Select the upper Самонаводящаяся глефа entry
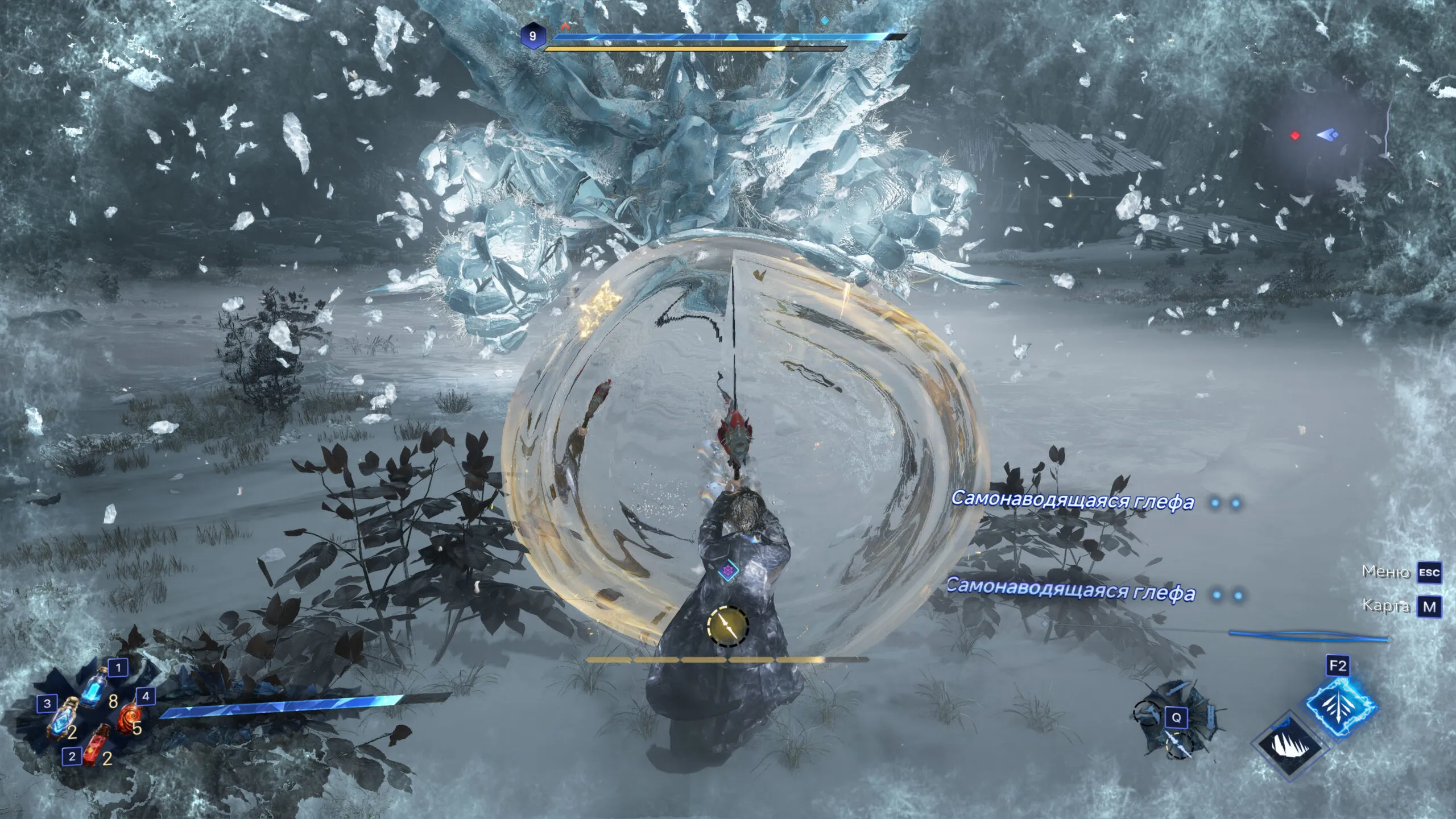The width and height of the screenshot is (1456, 819). coord(1072,501)
